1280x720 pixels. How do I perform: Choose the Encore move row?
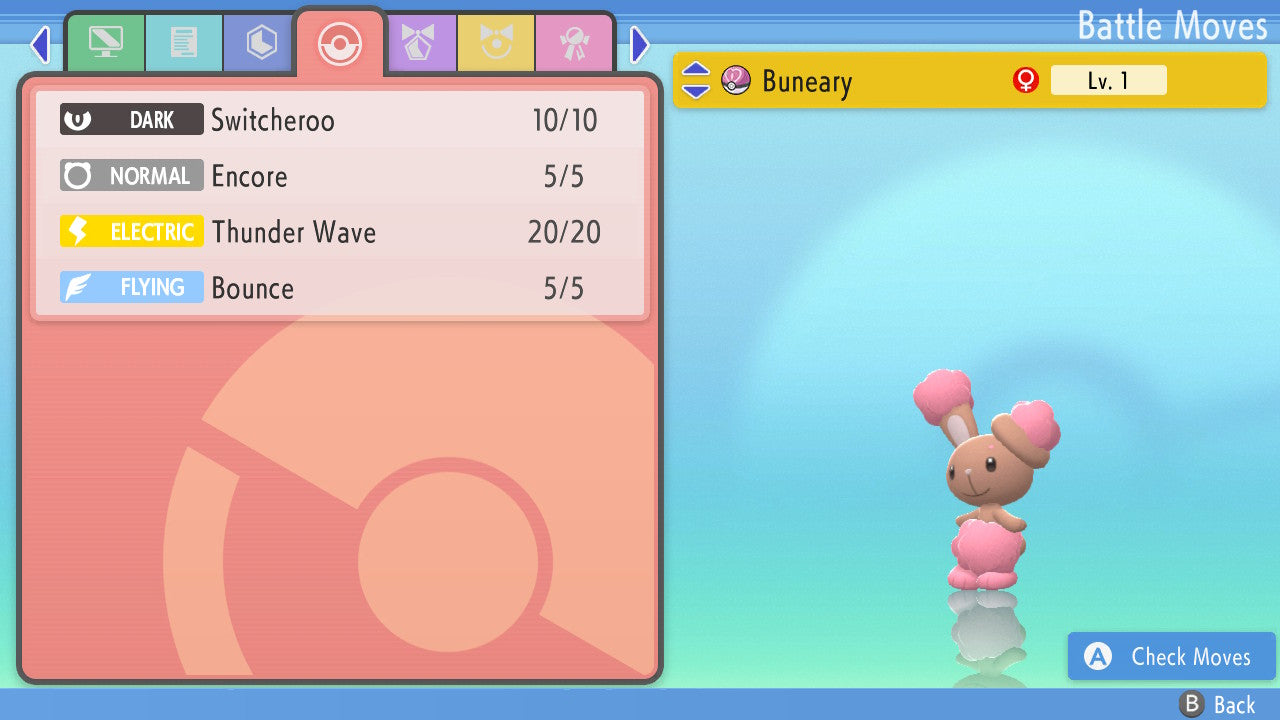click(340, 177)
